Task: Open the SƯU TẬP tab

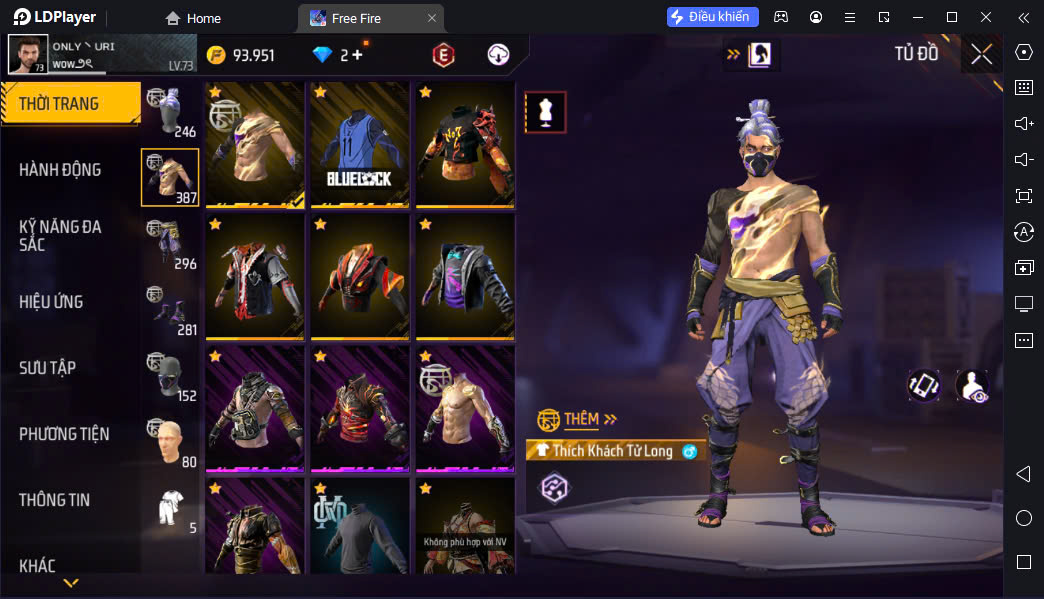Action: point(47,368)
